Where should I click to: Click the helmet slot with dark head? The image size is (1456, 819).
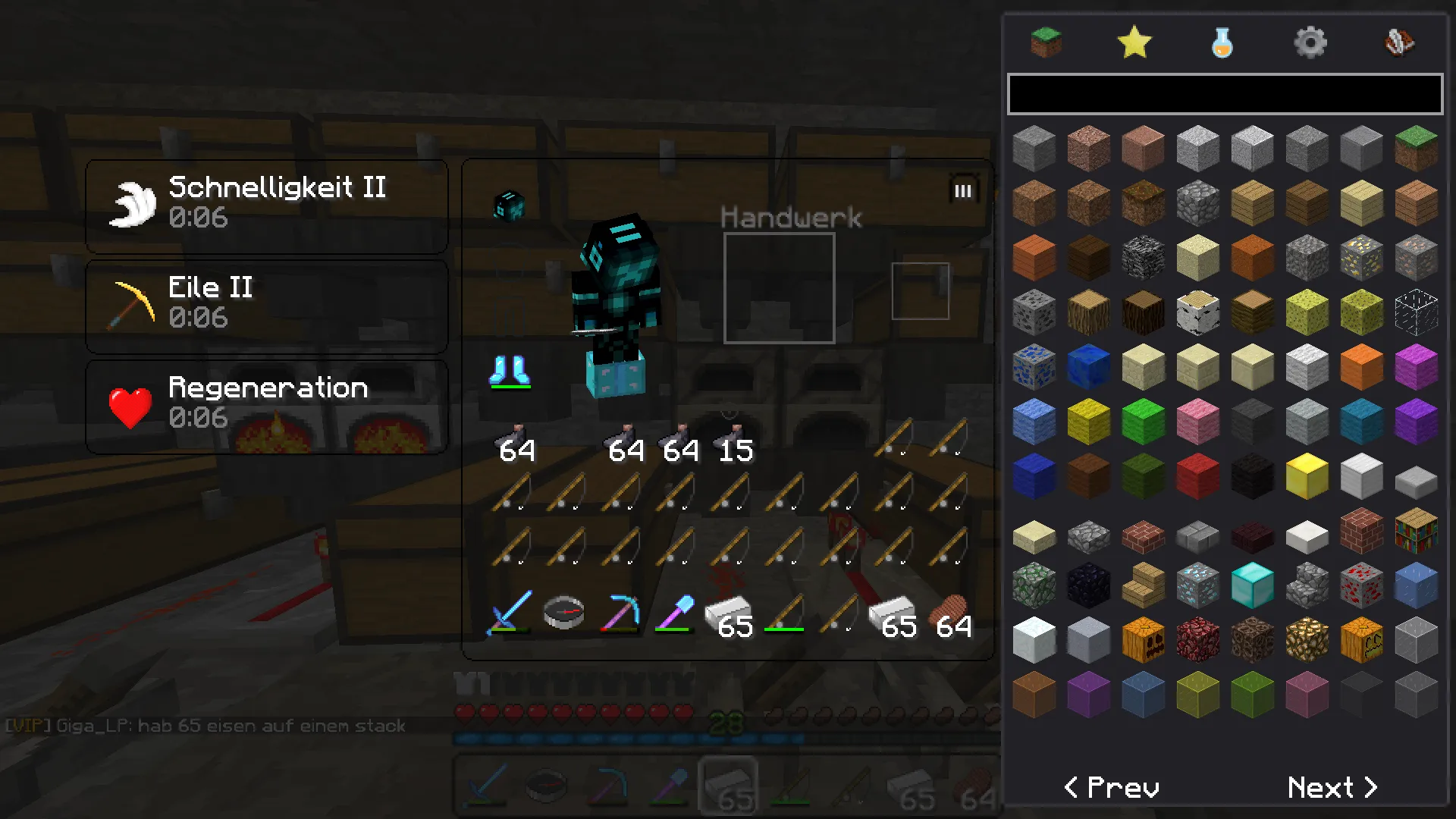pos(509,205)
